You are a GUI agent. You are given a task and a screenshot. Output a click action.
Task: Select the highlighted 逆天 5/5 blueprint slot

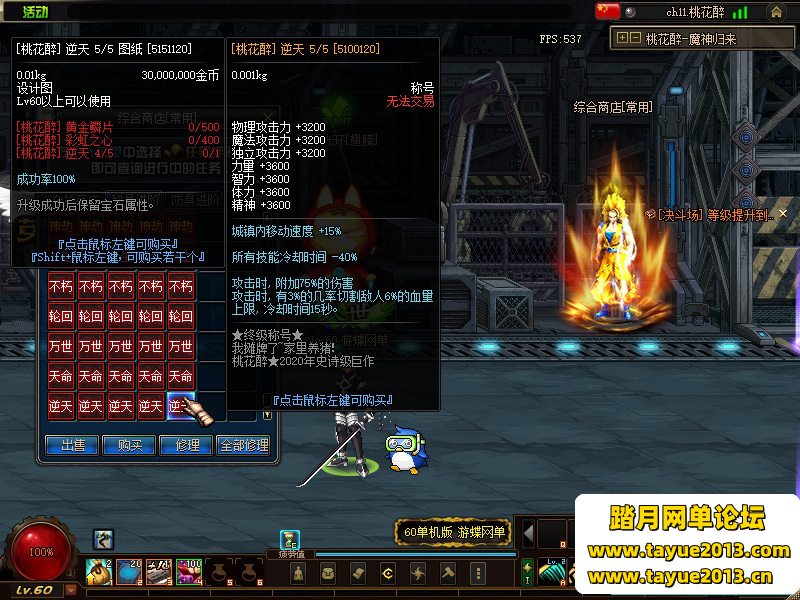[x=181, y=406]
